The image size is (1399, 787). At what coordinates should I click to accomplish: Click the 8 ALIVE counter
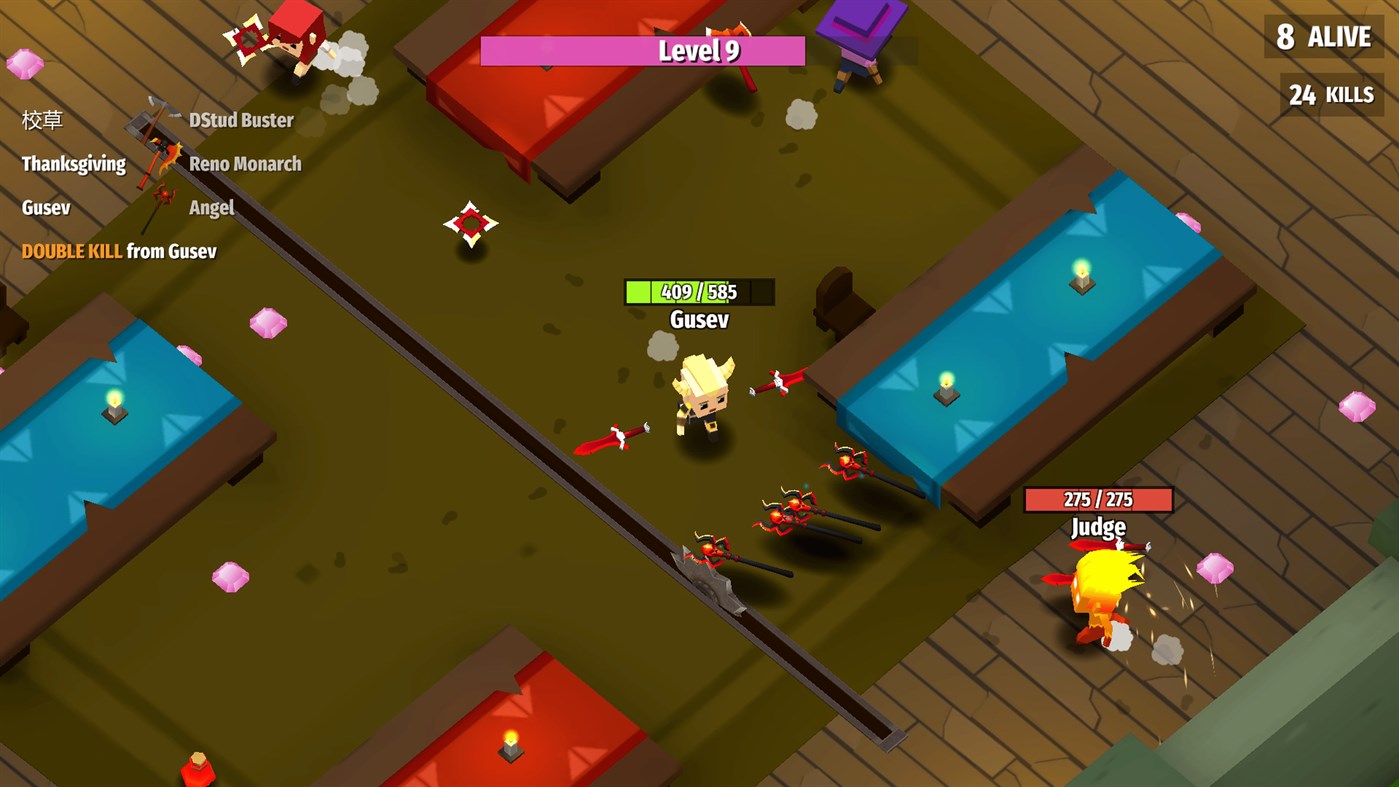click(1322, 36)
